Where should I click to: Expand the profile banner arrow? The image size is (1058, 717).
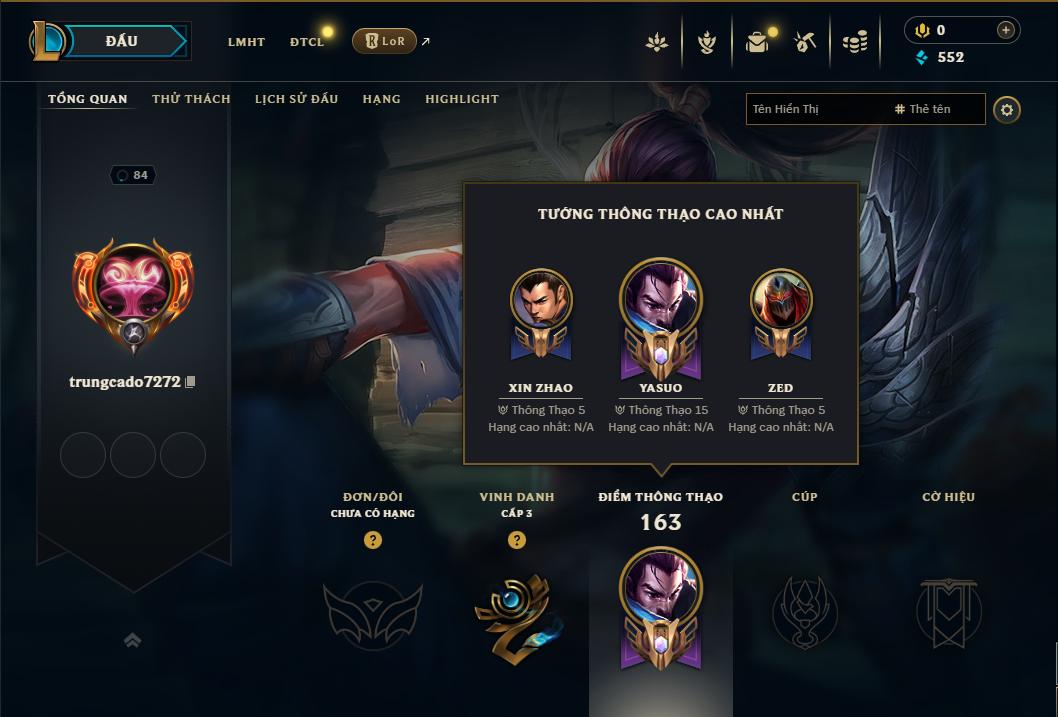point(132,640)
